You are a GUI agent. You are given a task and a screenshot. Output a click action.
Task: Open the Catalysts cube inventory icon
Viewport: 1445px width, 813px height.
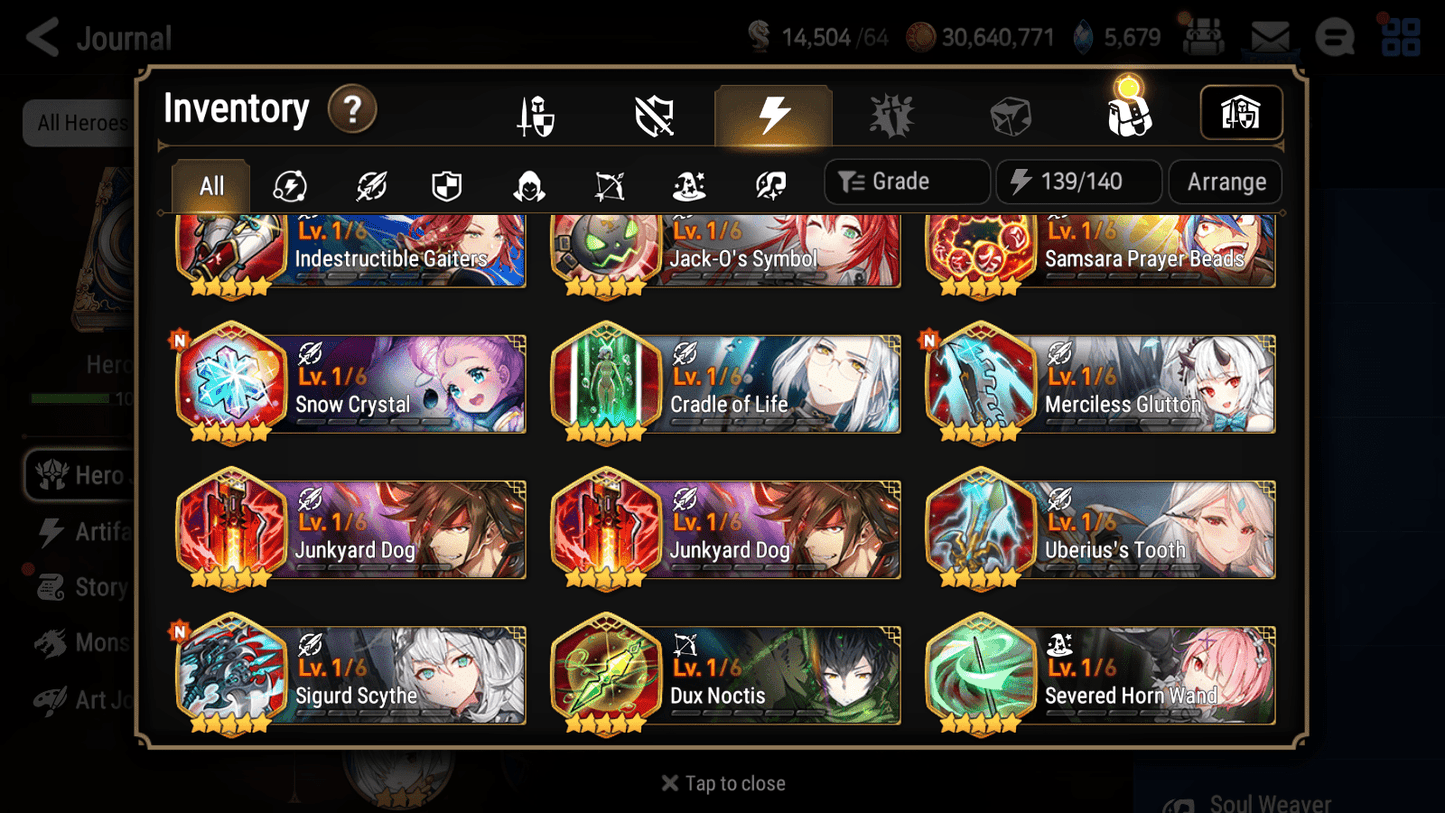[1012, 113]
